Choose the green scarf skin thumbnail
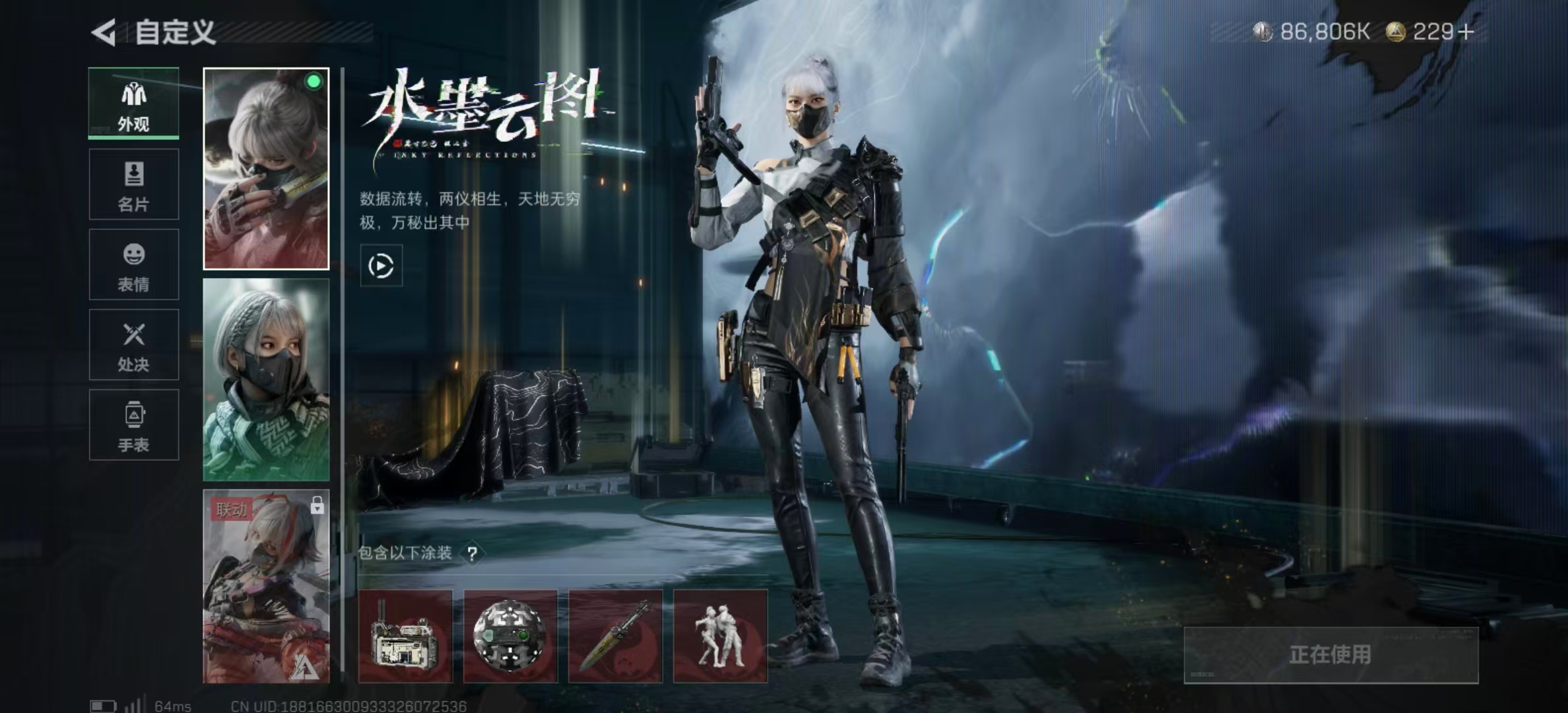The height and width of the screenshot is (713, 1568). [266, 380]
